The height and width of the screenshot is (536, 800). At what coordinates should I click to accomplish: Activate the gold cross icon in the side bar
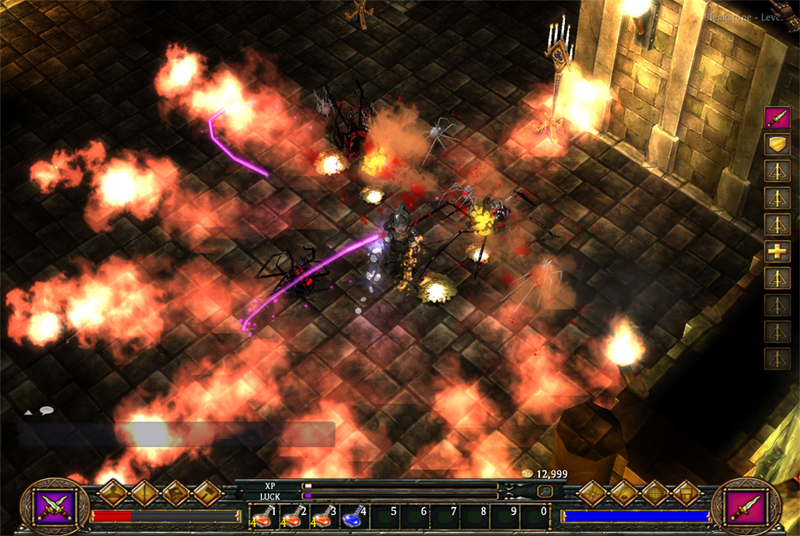[x=777, y=251]
